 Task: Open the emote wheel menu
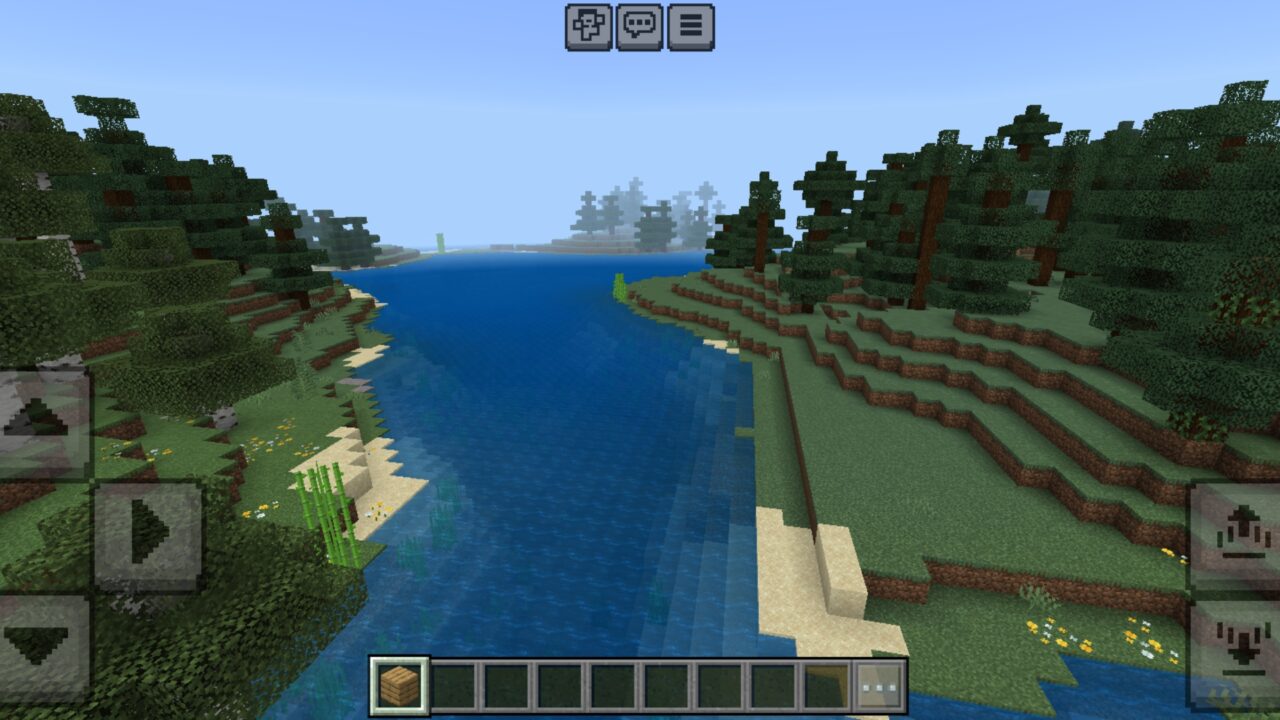(x=590, y=27)
